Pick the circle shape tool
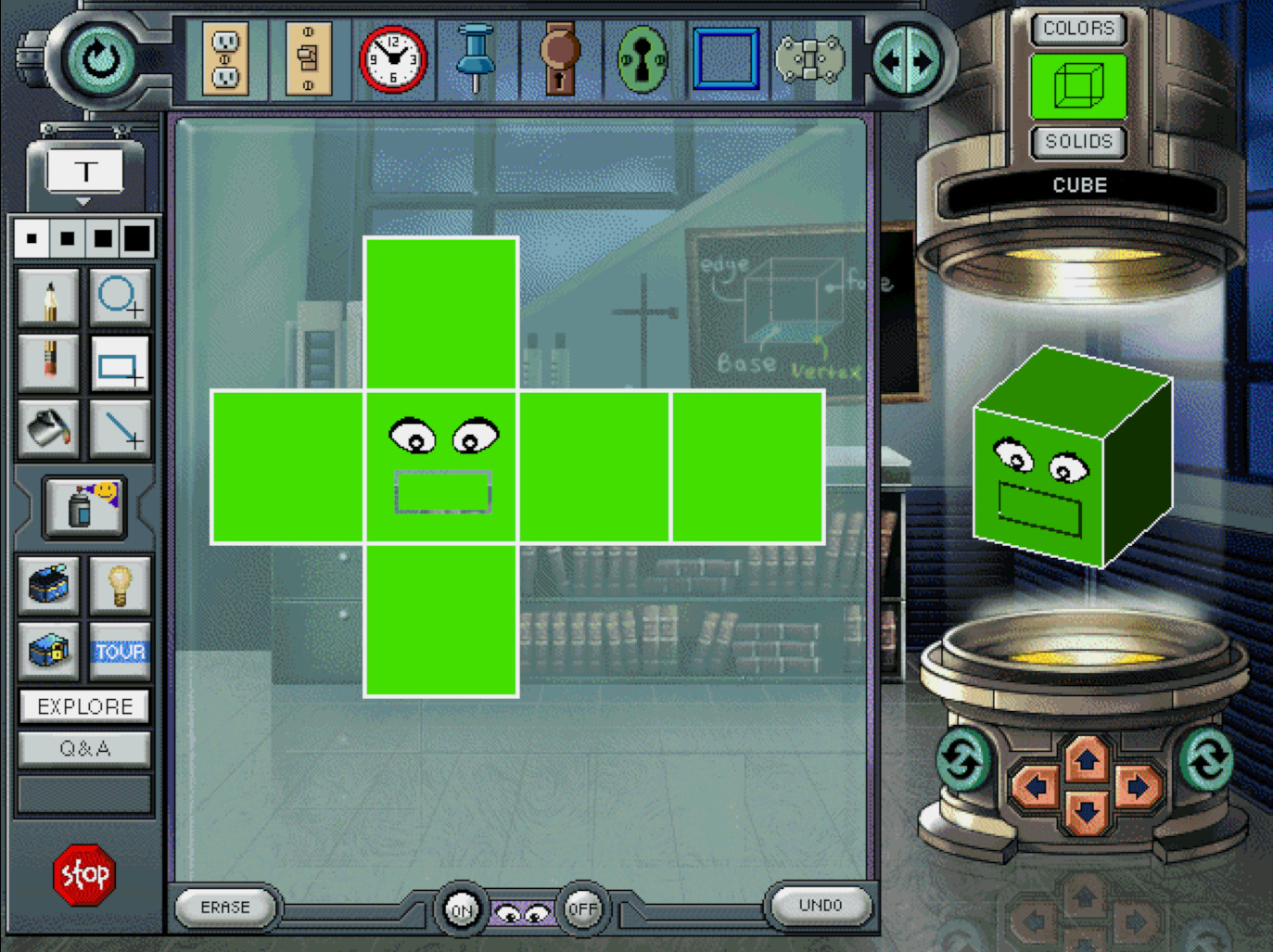Screen dimensions: 1273x952 pos(120,298)
